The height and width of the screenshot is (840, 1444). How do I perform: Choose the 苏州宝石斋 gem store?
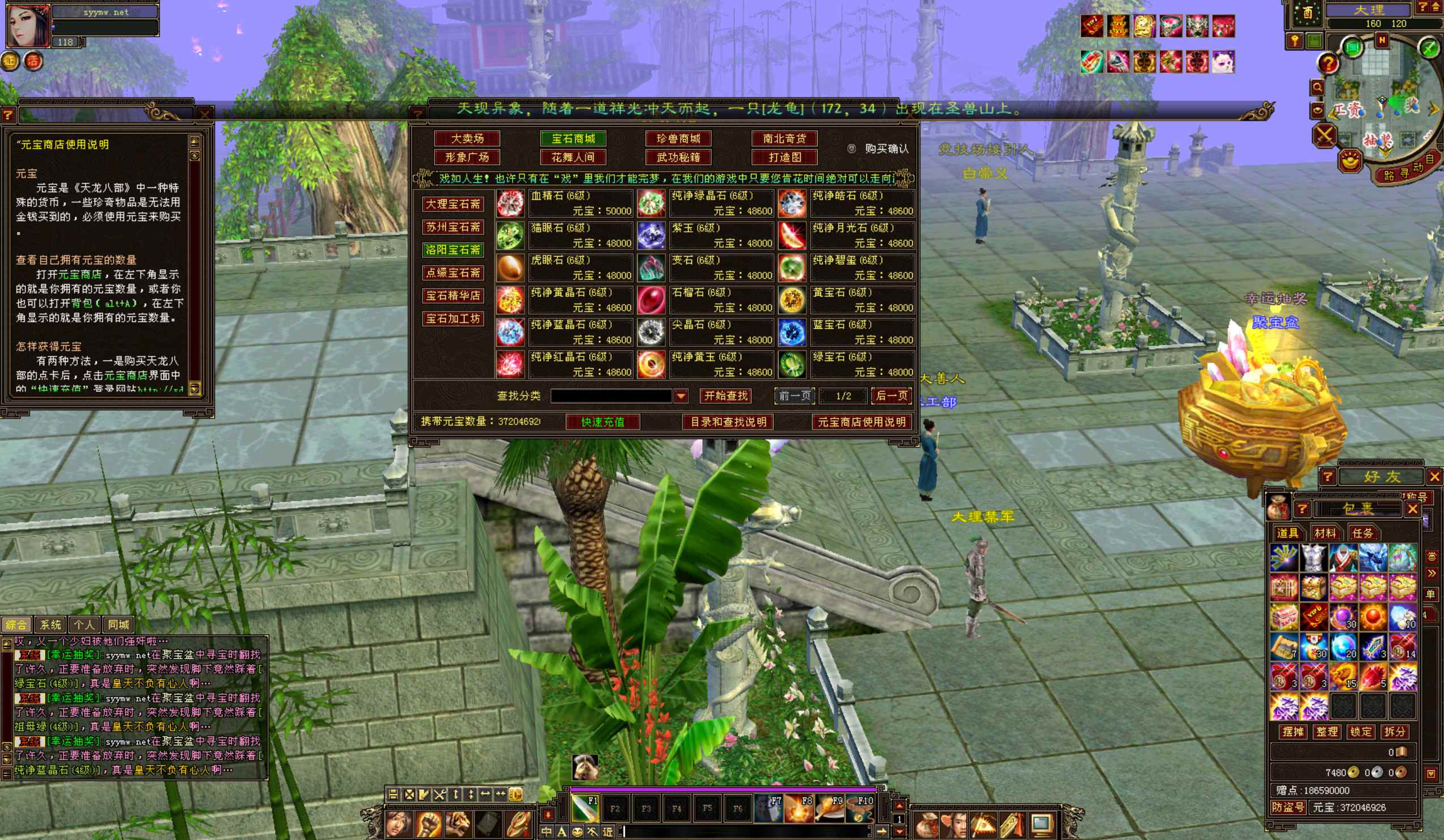coord(453,227)
